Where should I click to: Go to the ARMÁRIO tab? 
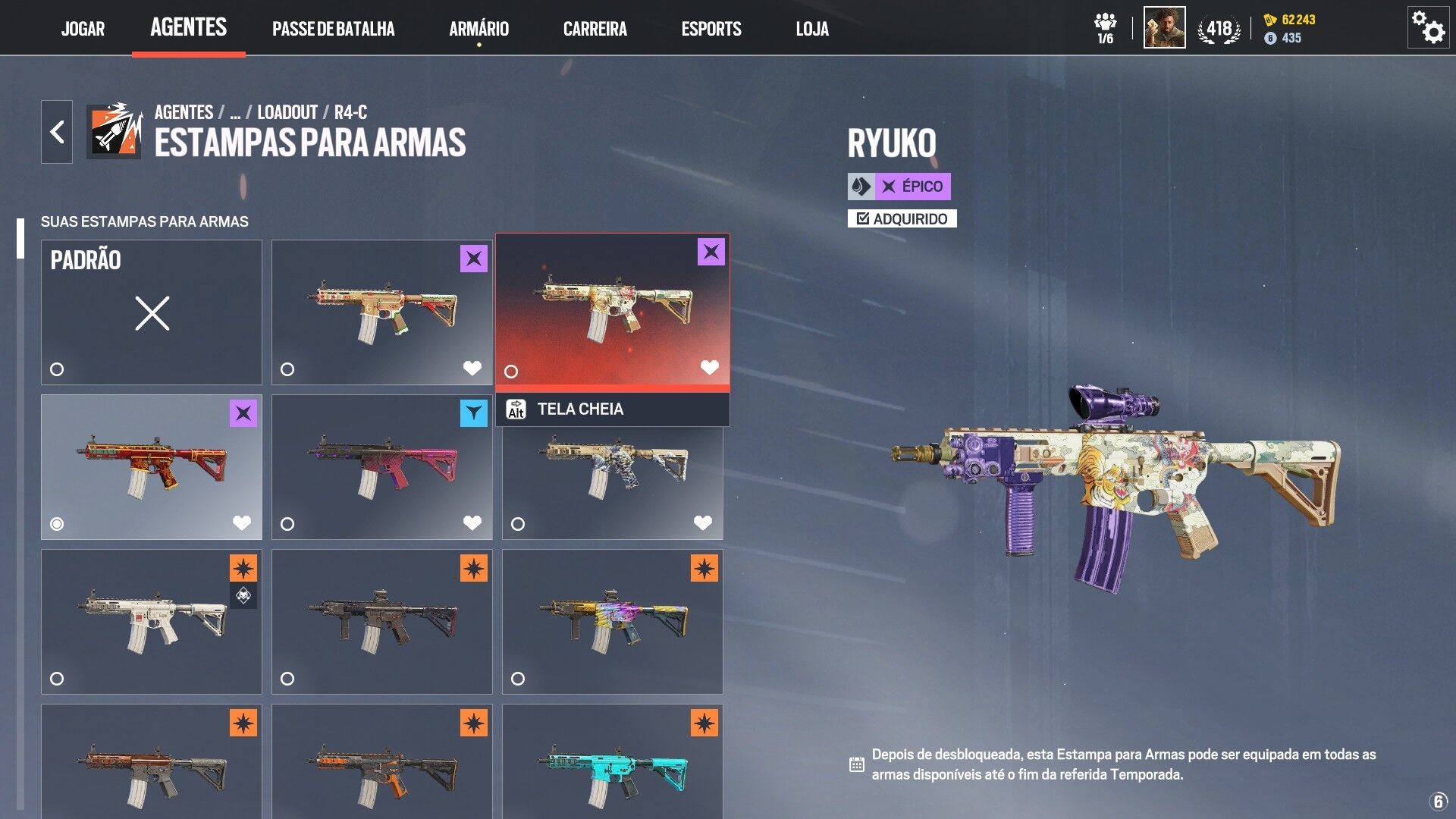479,29
